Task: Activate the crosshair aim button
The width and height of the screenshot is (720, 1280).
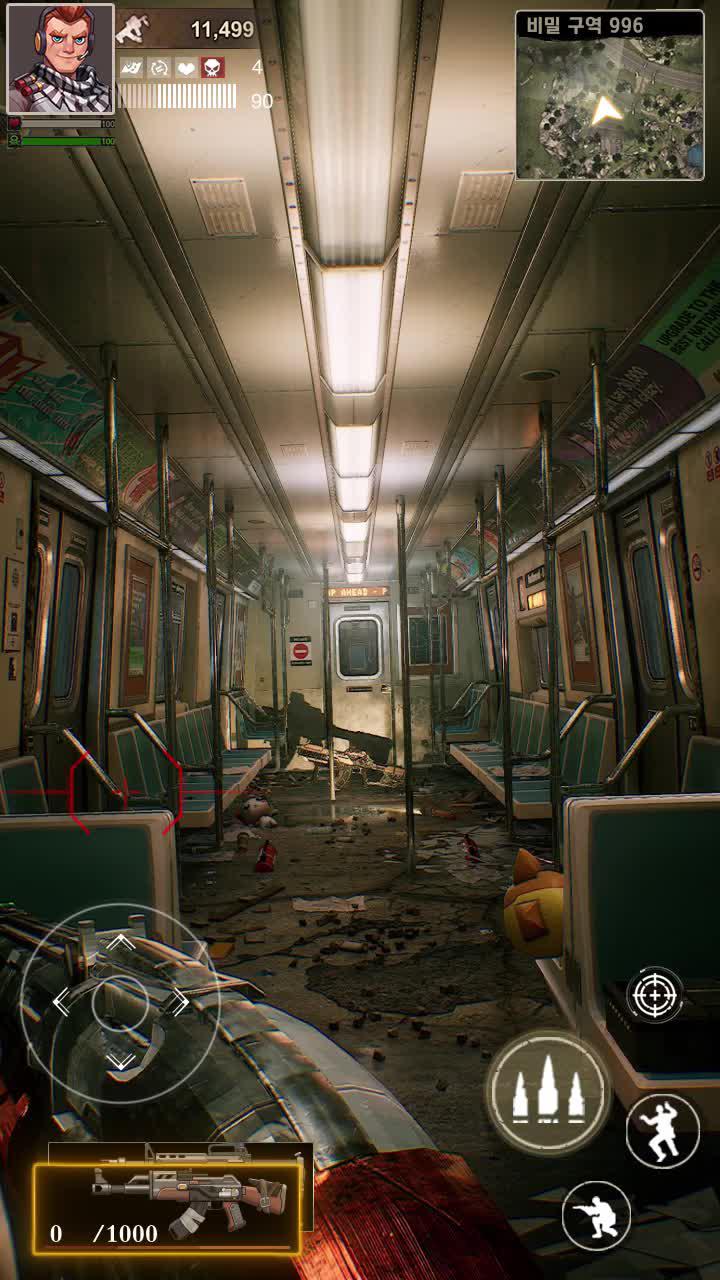Action: click(655, 996)
